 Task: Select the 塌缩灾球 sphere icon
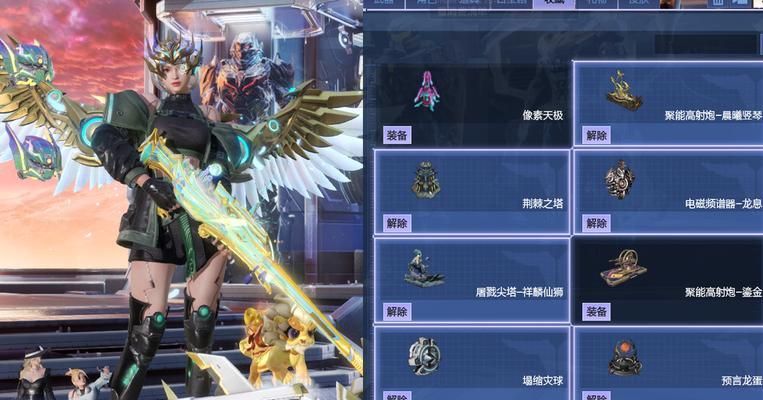point(424,356)
